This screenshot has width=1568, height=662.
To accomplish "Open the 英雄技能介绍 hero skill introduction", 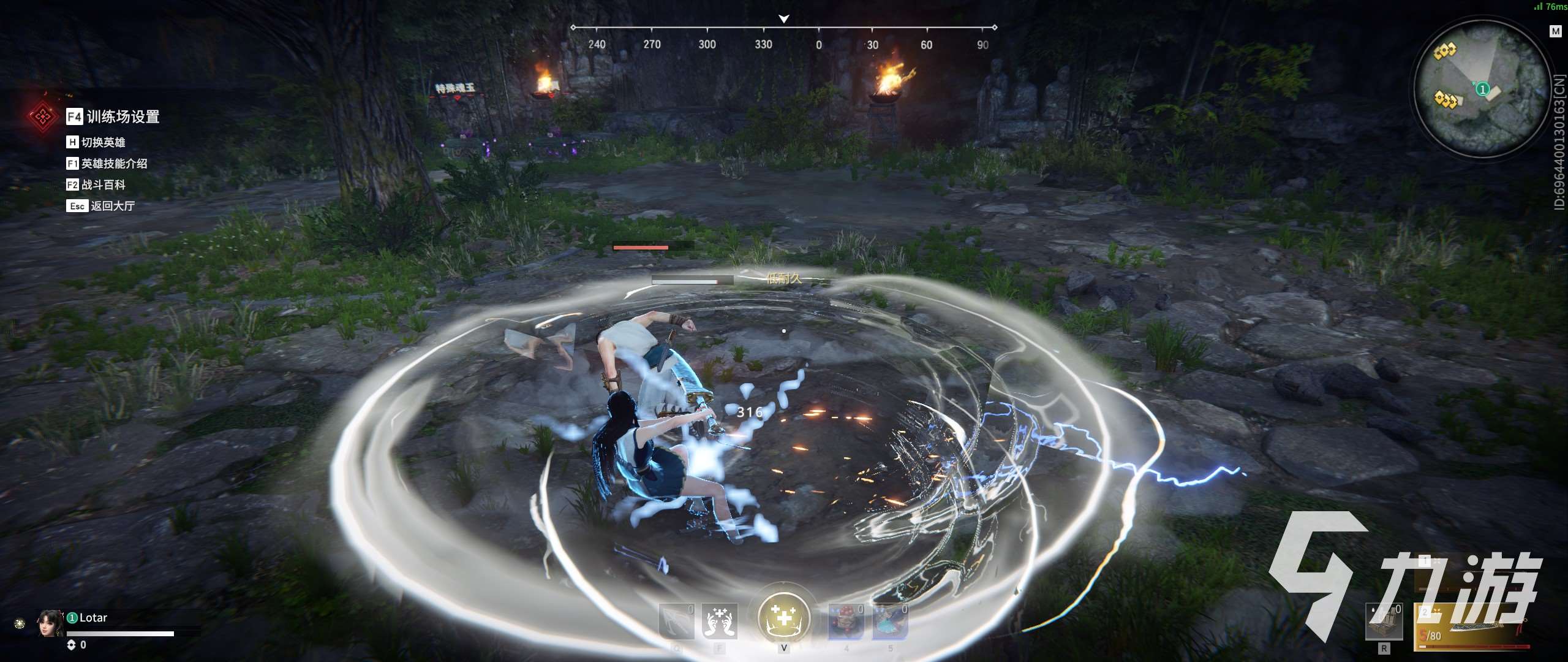I will click(x=114, y=164).
